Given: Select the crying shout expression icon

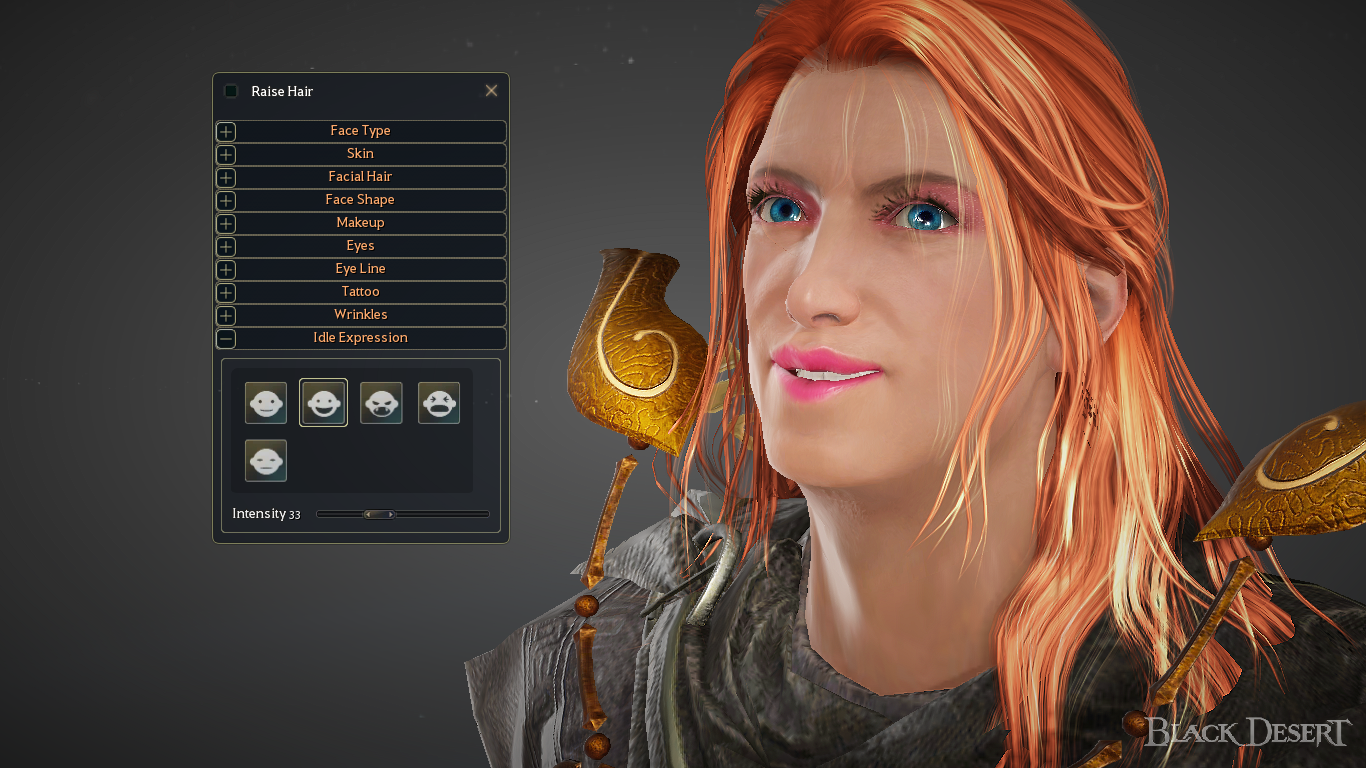Looking at the screenshot, I should [439, 402].
